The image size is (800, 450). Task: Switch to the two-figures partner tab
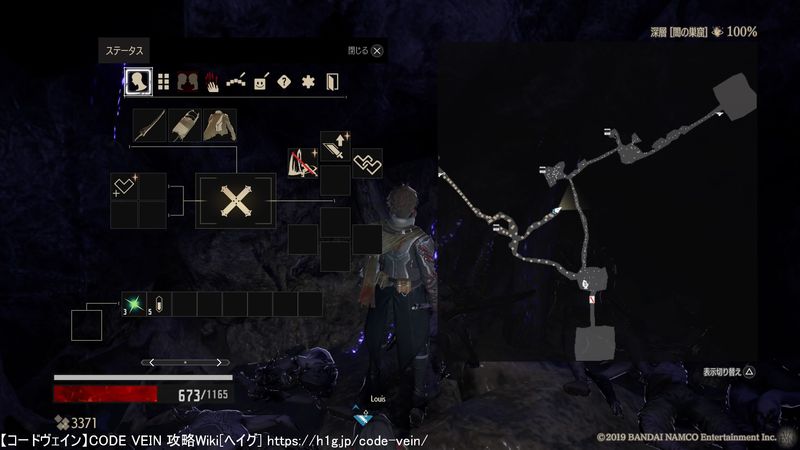(x=187, y=81)
